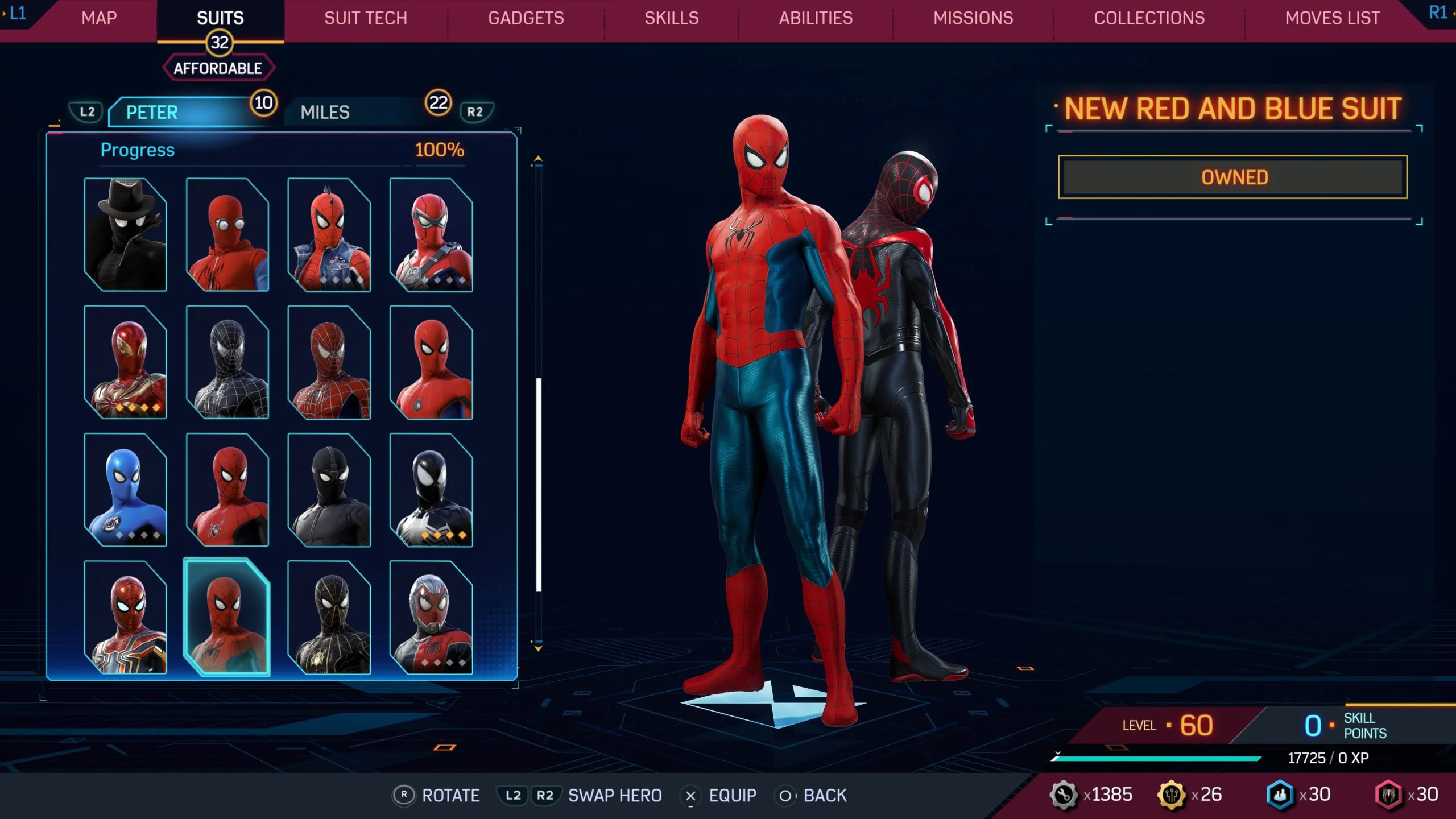Open the Missions tab
The width and height of the screenshot is (1456, 819).
point(973,18)
